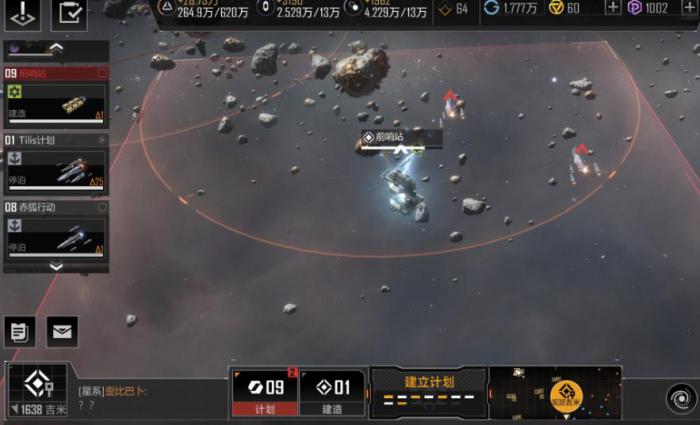Screen dimensions: 700x425
Task: Open the mail envelope icon
Action: [61, 330]
